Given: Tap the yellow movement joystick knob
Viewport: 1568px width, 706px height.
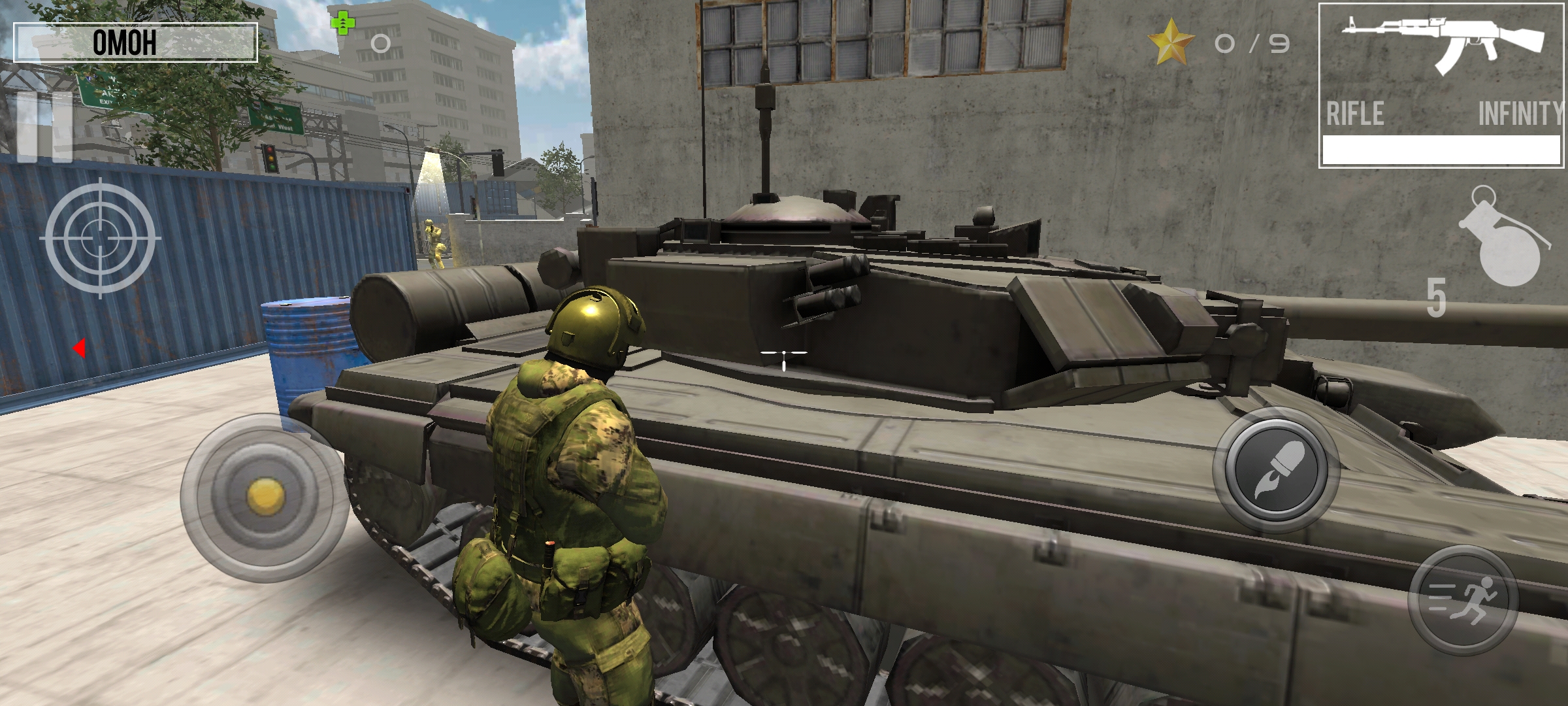Looking at the screenshot, I should 265,497.
